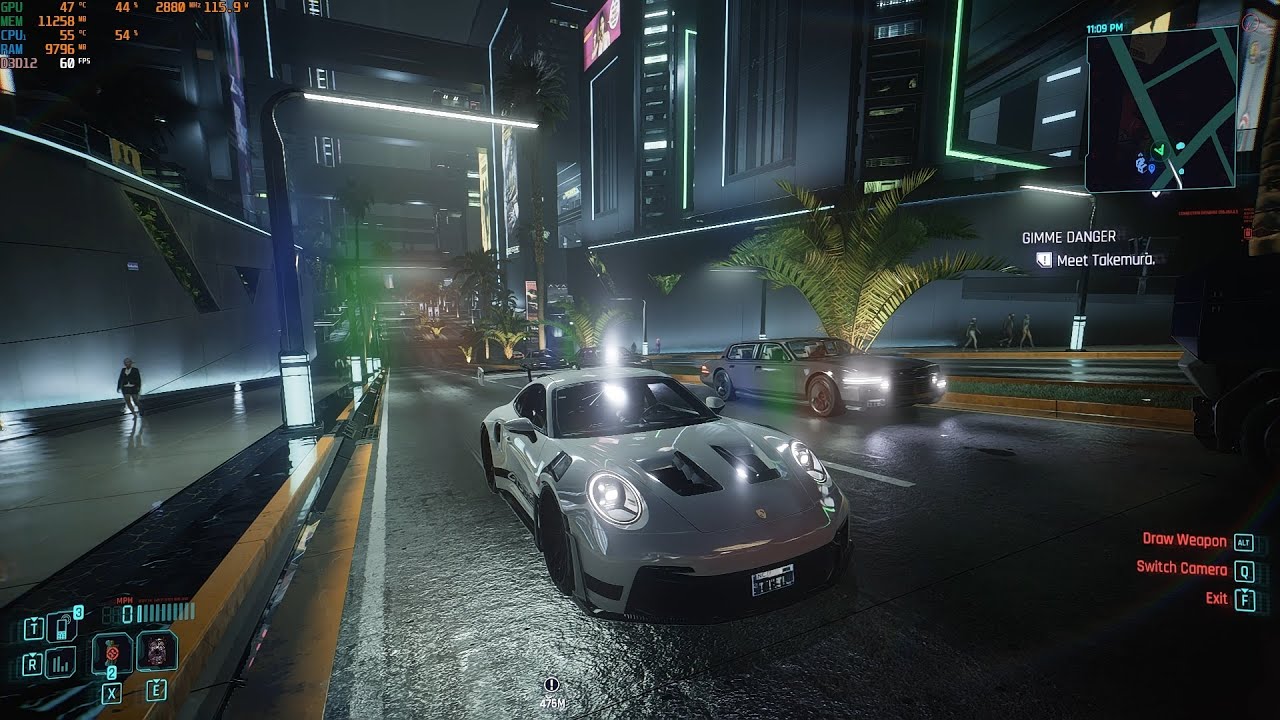Viewport: 1280px width, 720px height.
Task: Toggle the R keybind indicator
Action: (33, 663)
